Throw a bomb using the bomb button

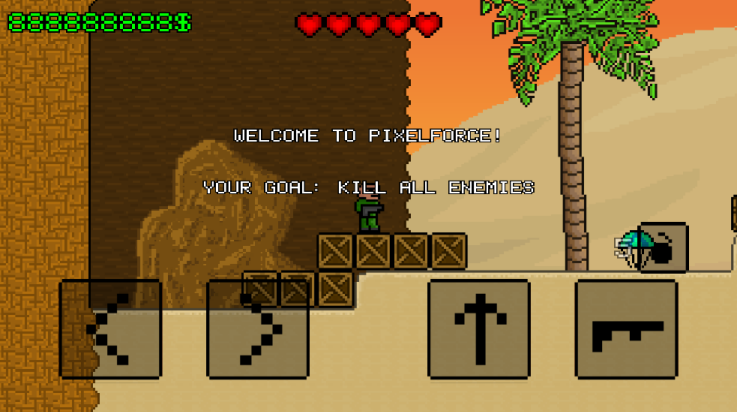click(662, 248)
